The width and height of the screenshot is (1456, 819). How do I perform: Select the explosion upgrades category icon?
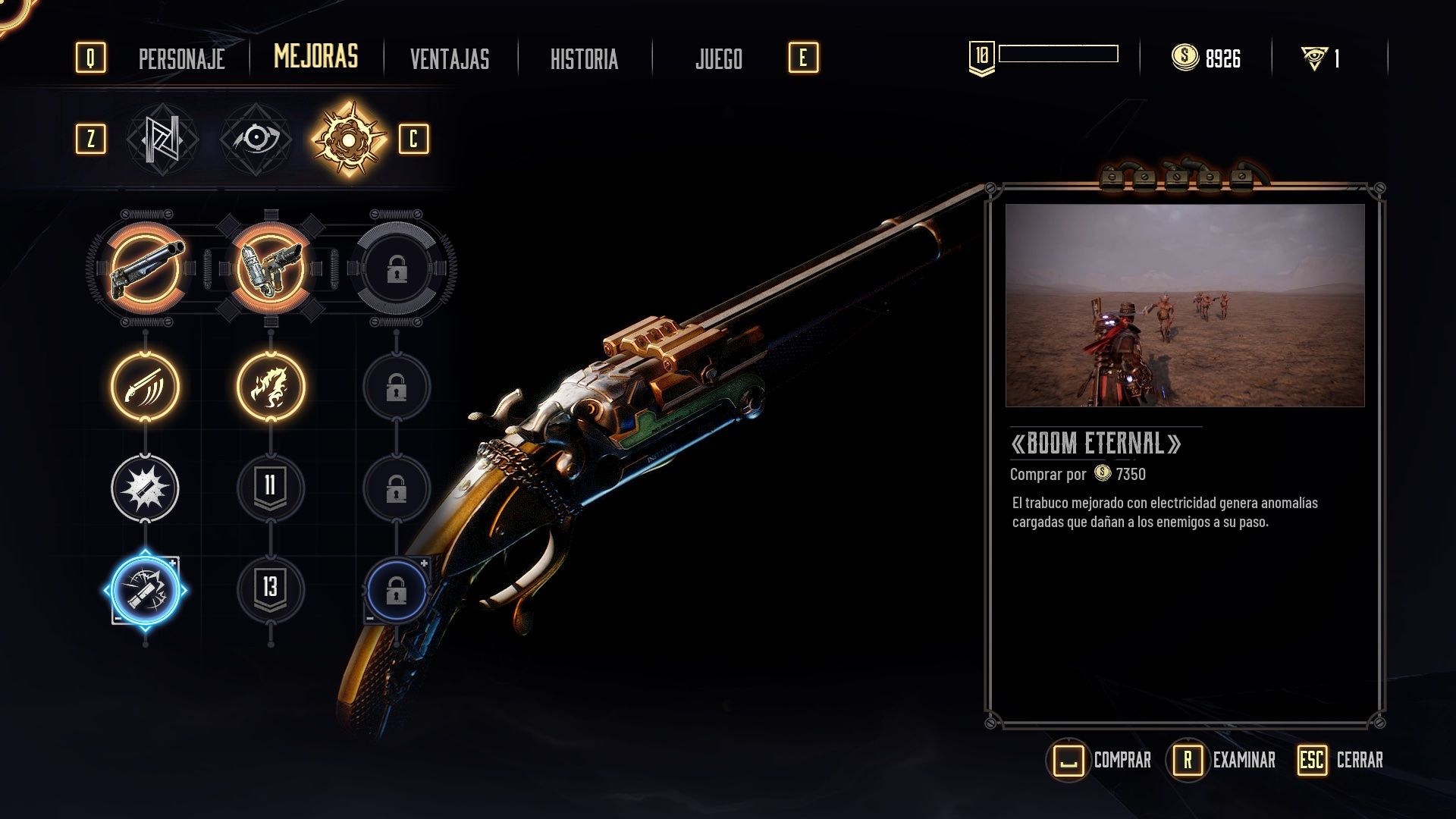coord(347,140)
